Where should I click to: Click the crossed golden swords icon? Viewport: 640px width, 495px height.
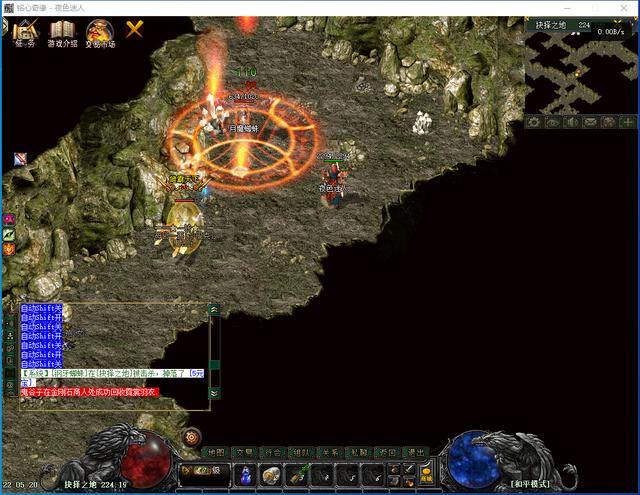click(134, 30)
